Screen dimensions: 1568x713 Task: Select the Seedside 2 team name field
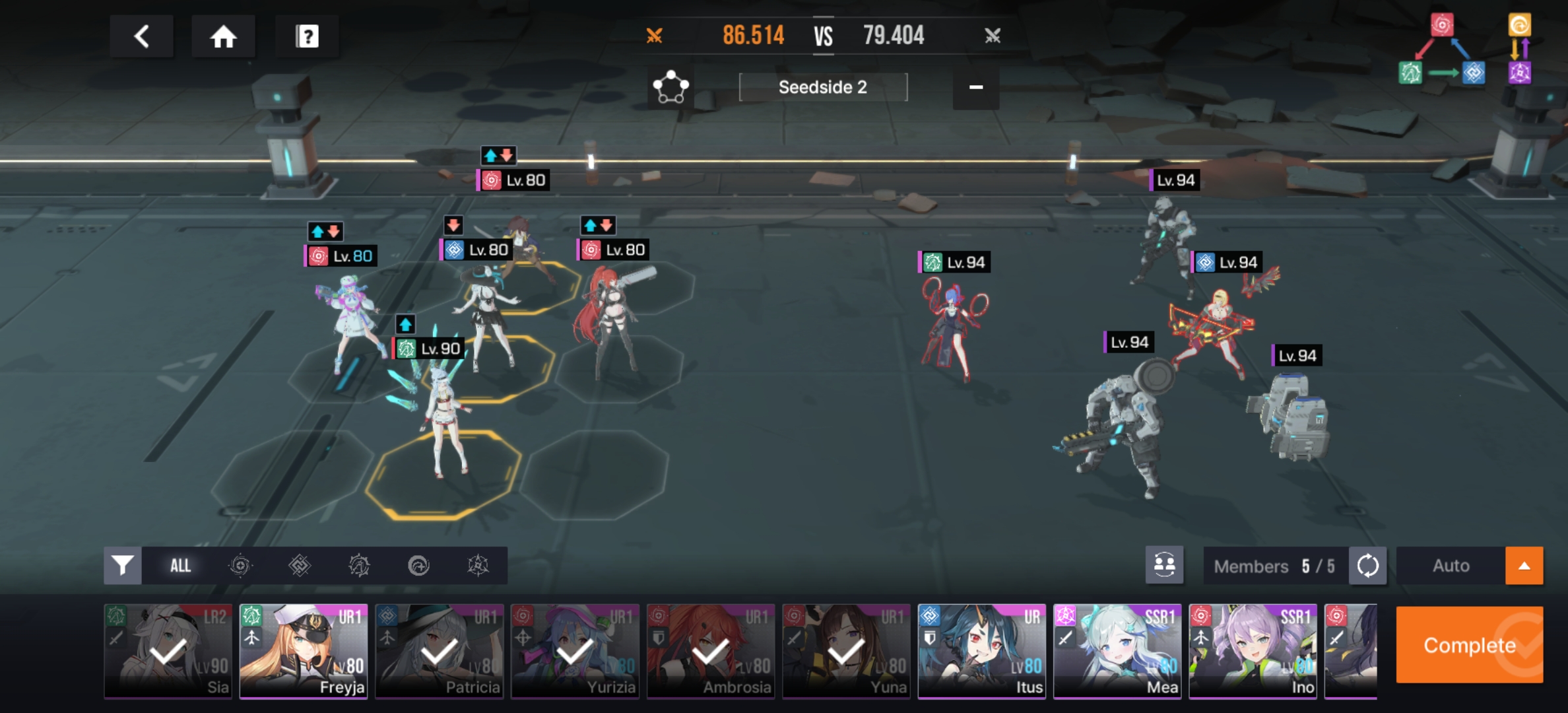tap(823, 87)
